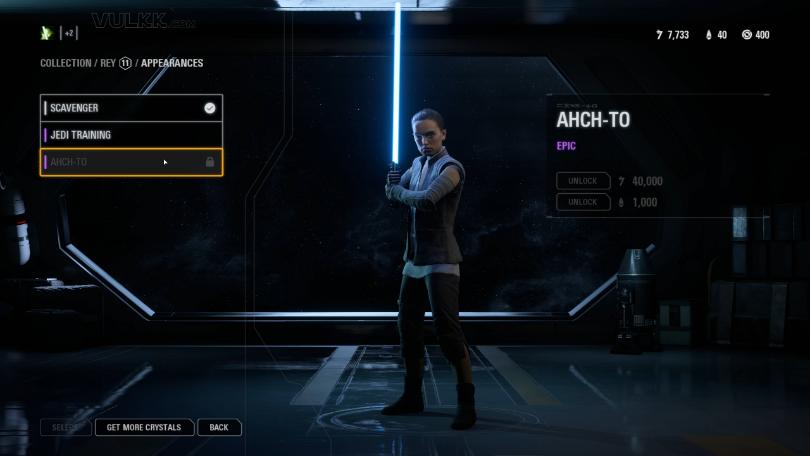Pick the locked Ahch-To appearance
The image size is (810, 456).
(130, 162)
